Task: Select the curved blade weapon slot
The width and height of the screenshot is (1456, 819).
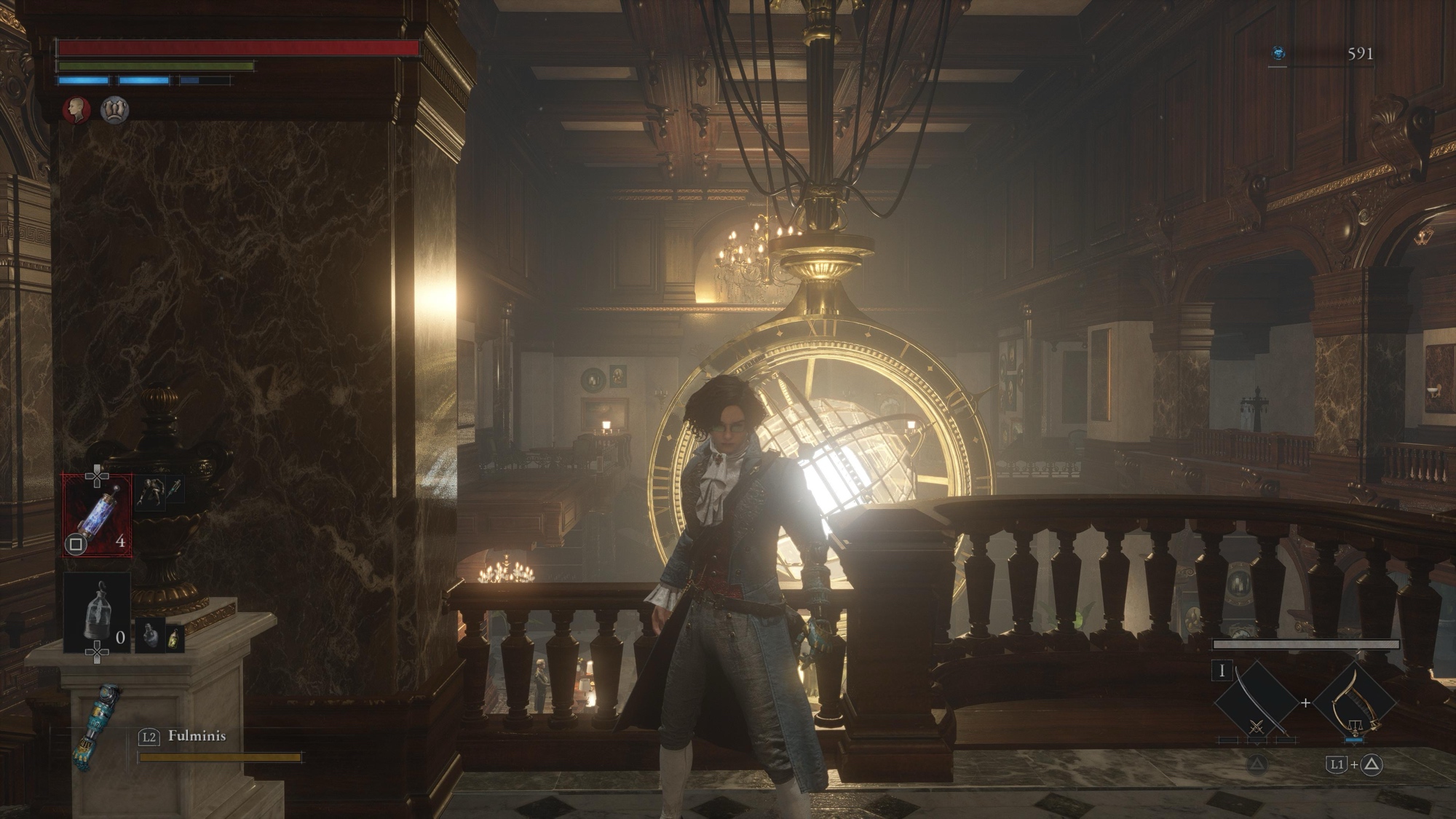Action: pyautogui.click(x=1257, y=702)
